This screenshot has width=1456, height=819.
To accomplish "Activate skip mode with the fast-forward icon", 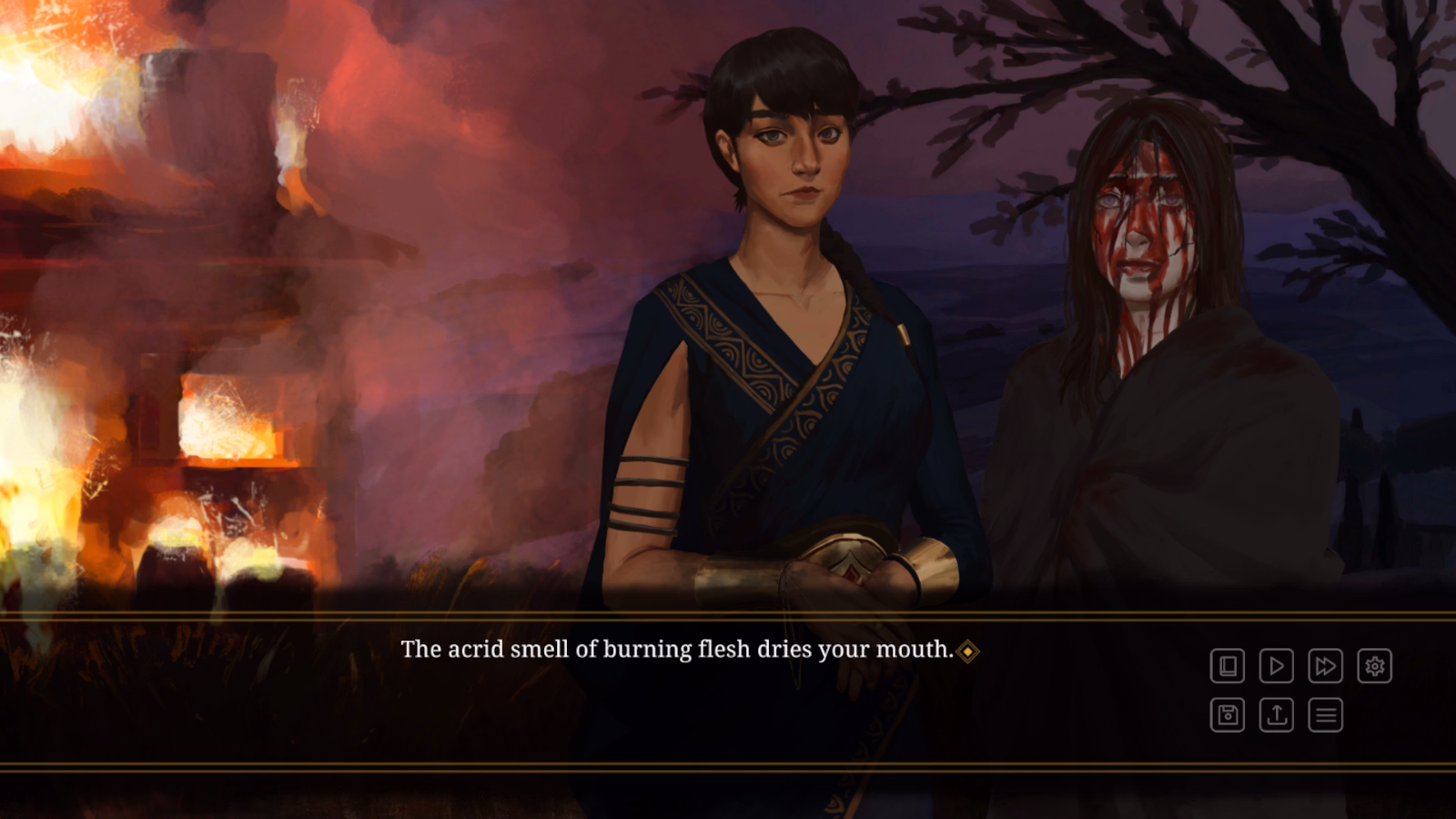I will point(1324,666).
